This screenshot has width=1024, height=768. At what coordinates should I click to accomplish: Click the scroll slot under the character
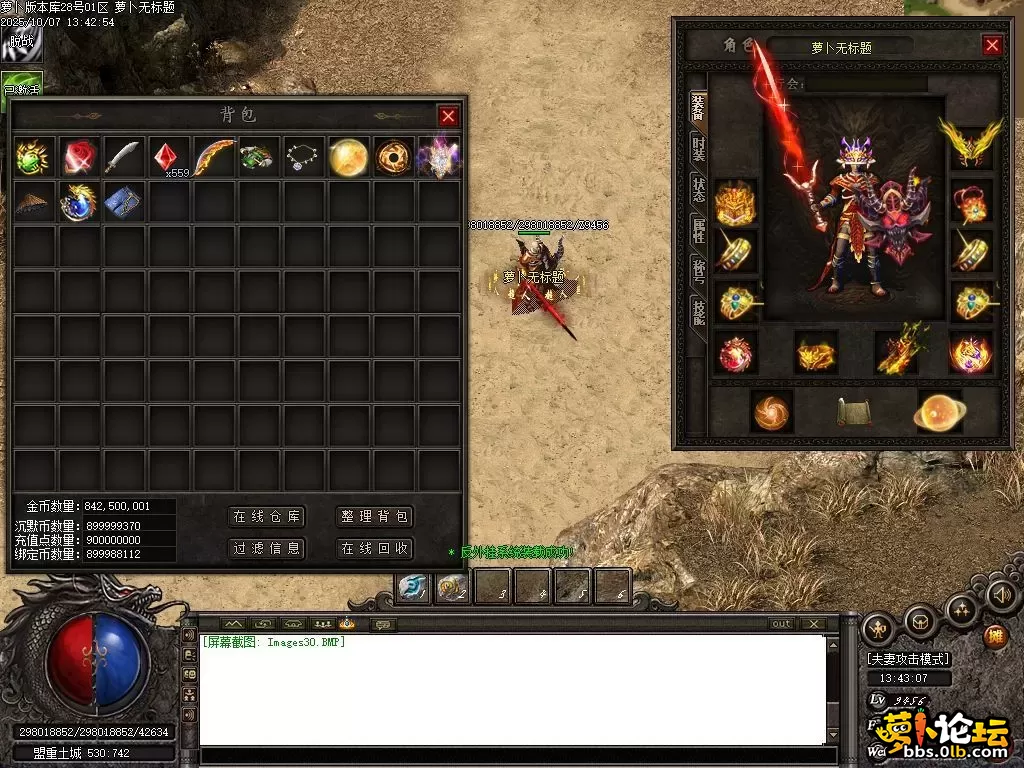(853, 411)
